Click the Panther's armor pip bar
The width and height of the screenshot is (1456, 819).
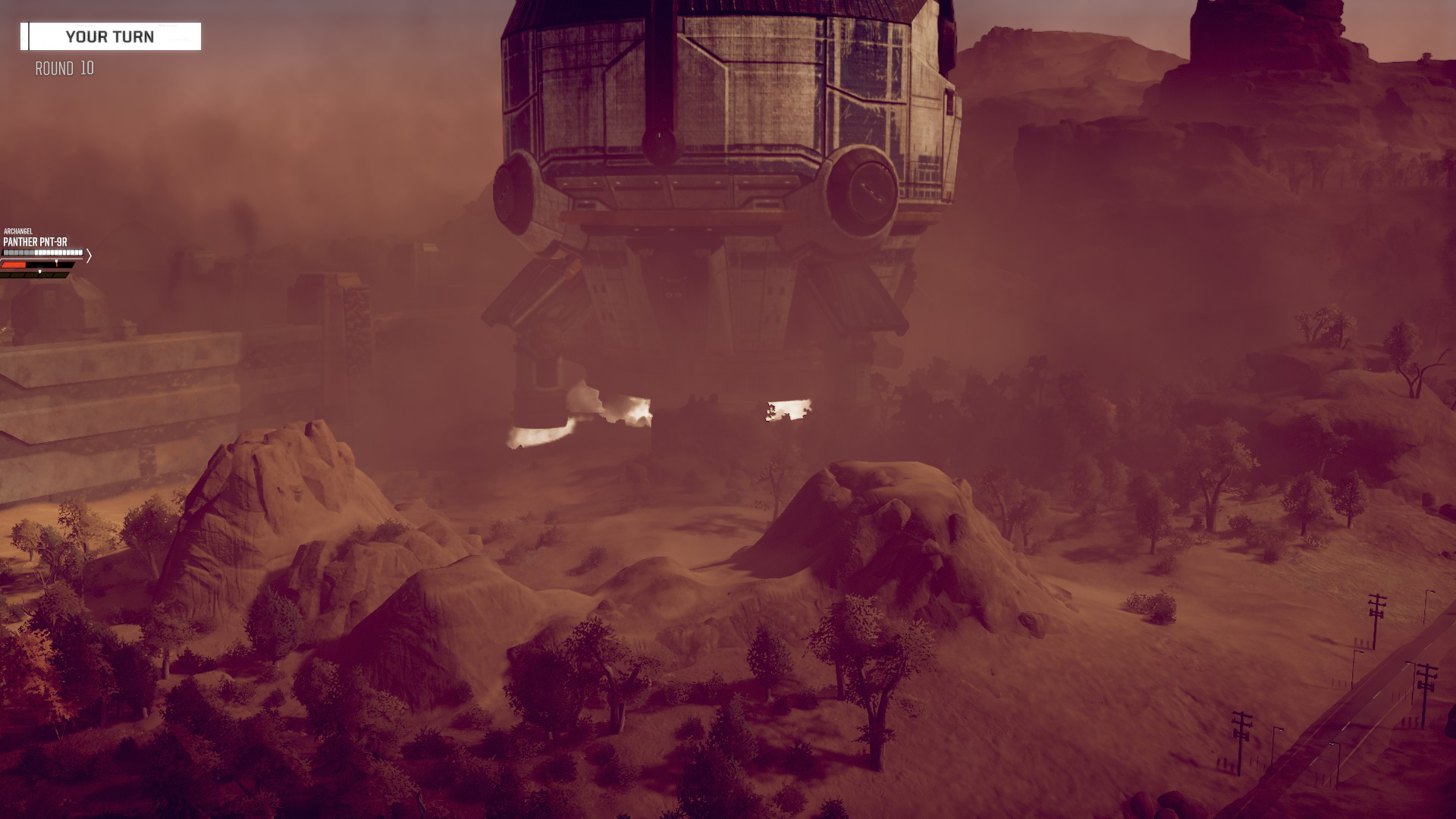(42, 254)
